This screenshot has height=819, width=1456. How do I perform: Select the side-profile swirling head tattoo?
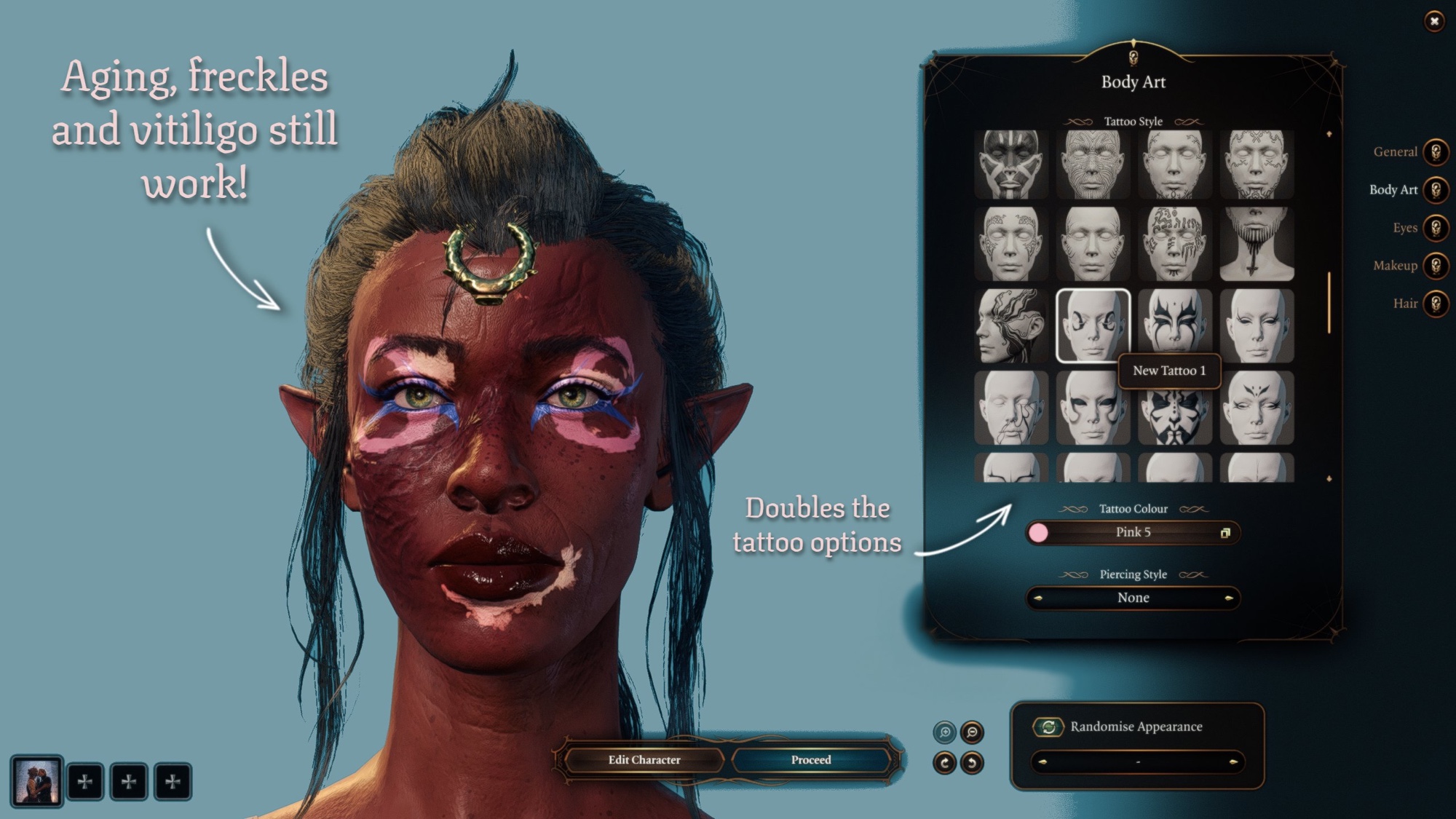[1010, 325]
